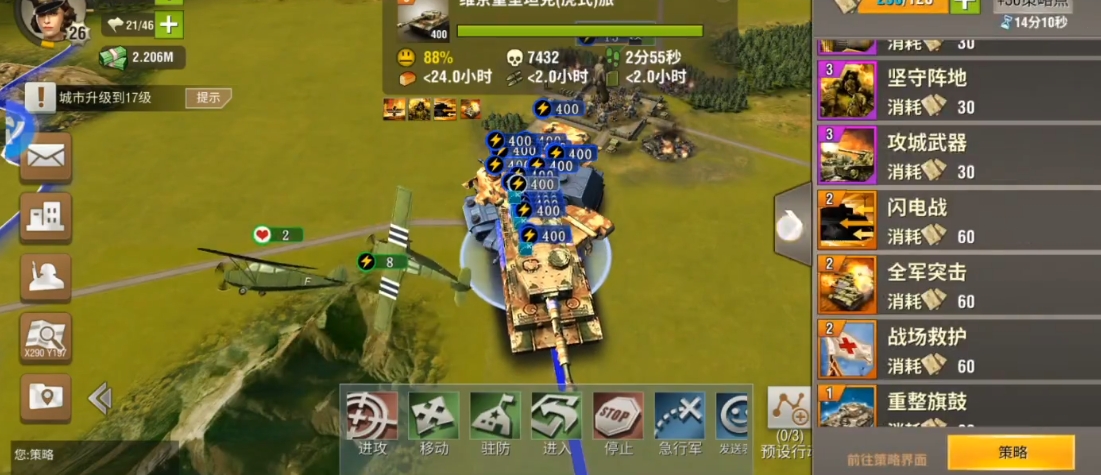Hit the 停止 STOP command

618,418
